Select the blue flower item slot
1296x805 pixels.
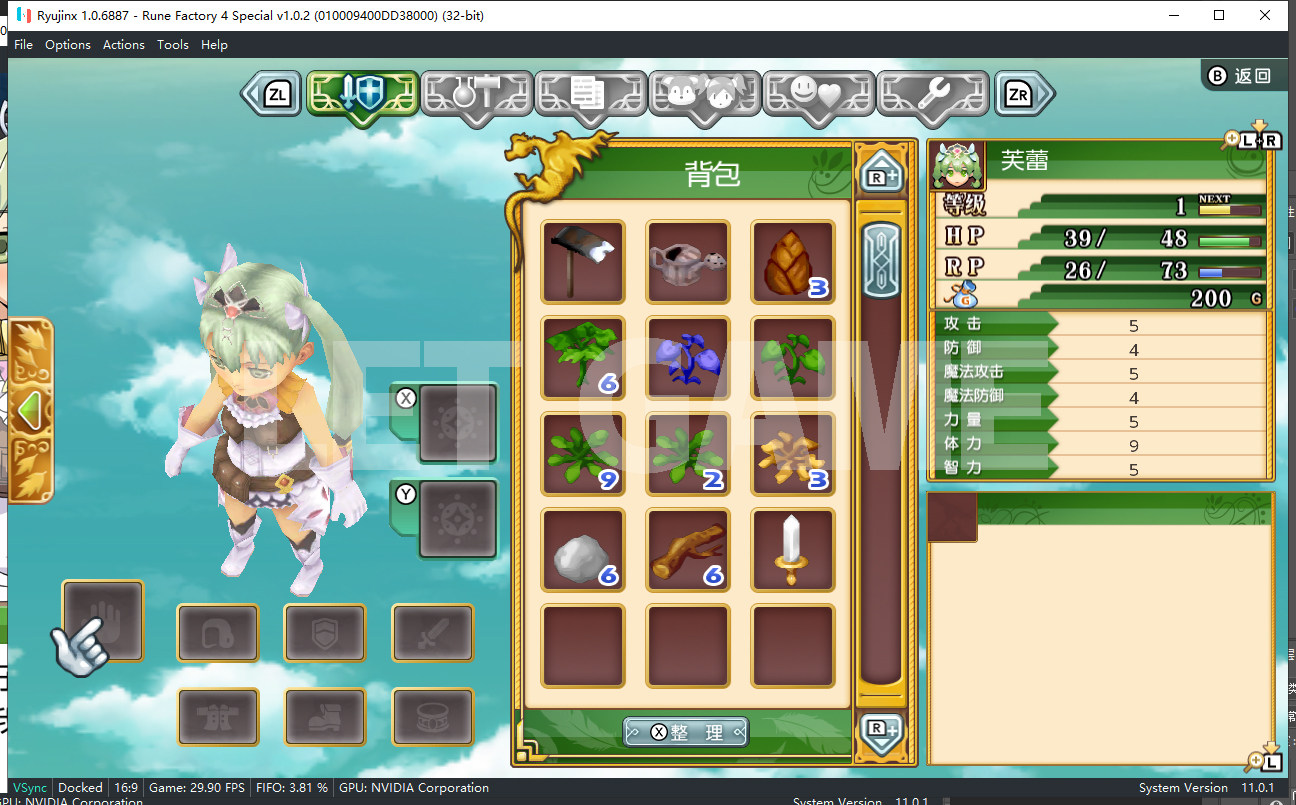pos(688,358)
